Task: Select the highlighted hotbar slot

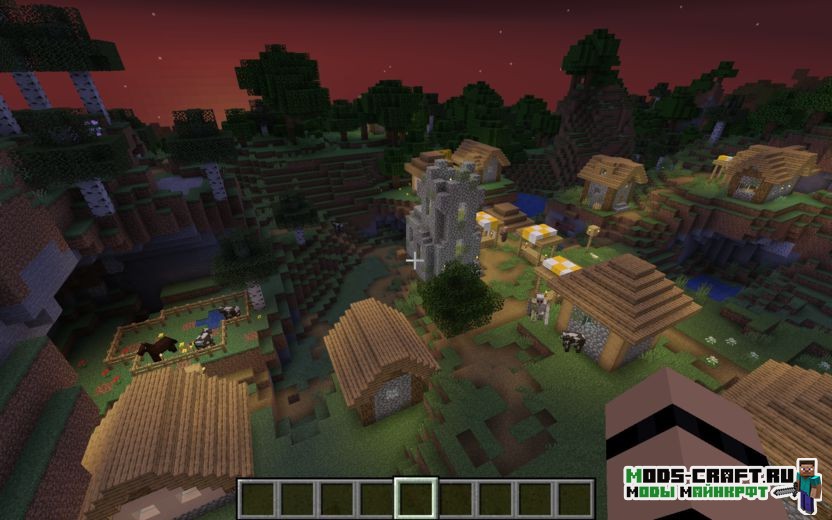Action: tap(415, 497)
